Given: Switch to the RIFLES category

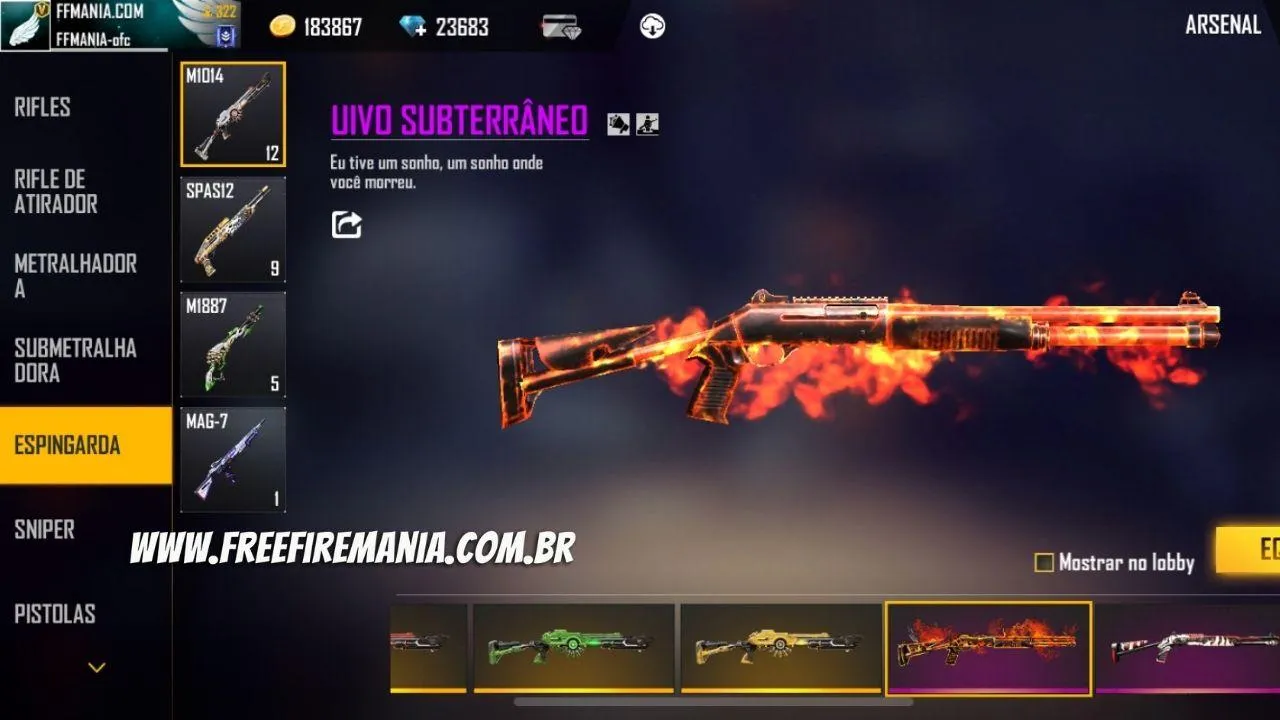Looking at the screenshot, I should point(41,106).
